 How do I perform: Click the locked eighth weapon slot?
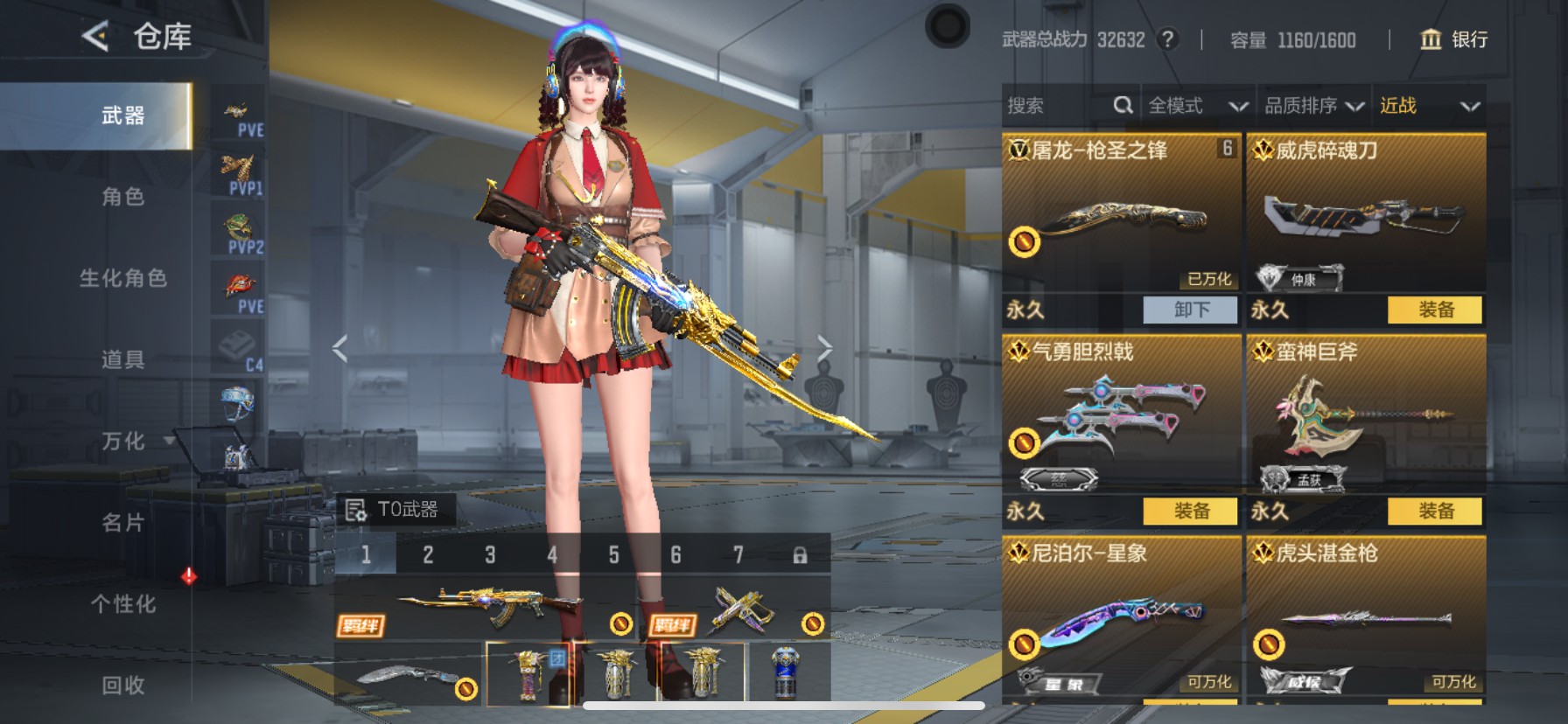point(799,555)
